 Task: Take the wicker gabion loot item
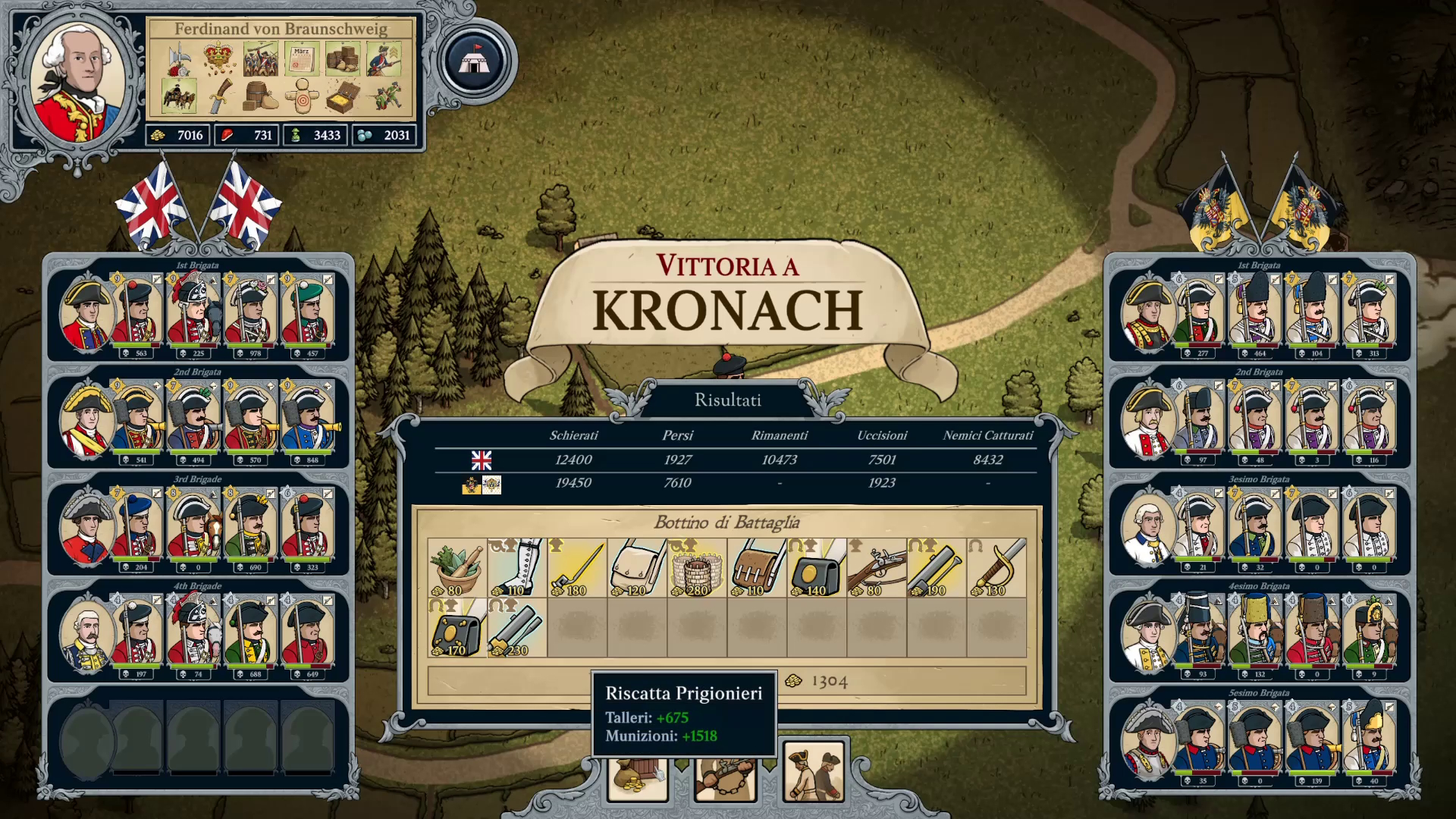point(697,568)
